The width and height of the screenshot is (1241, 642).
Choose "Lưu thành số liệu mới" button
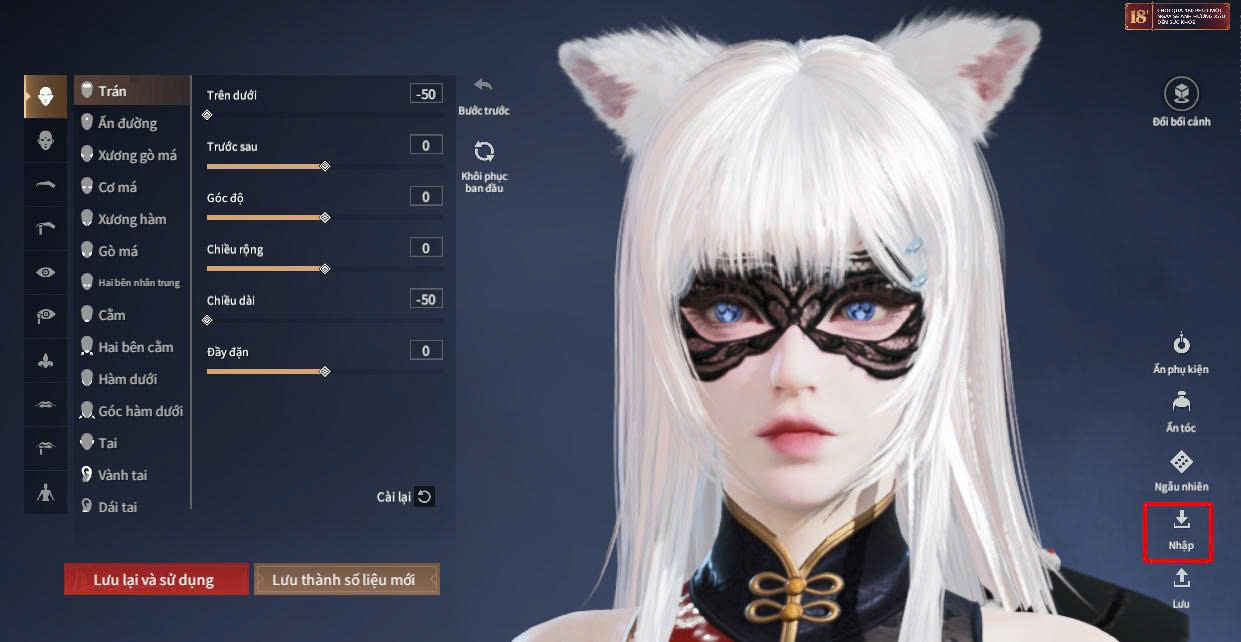coord(346,580)
